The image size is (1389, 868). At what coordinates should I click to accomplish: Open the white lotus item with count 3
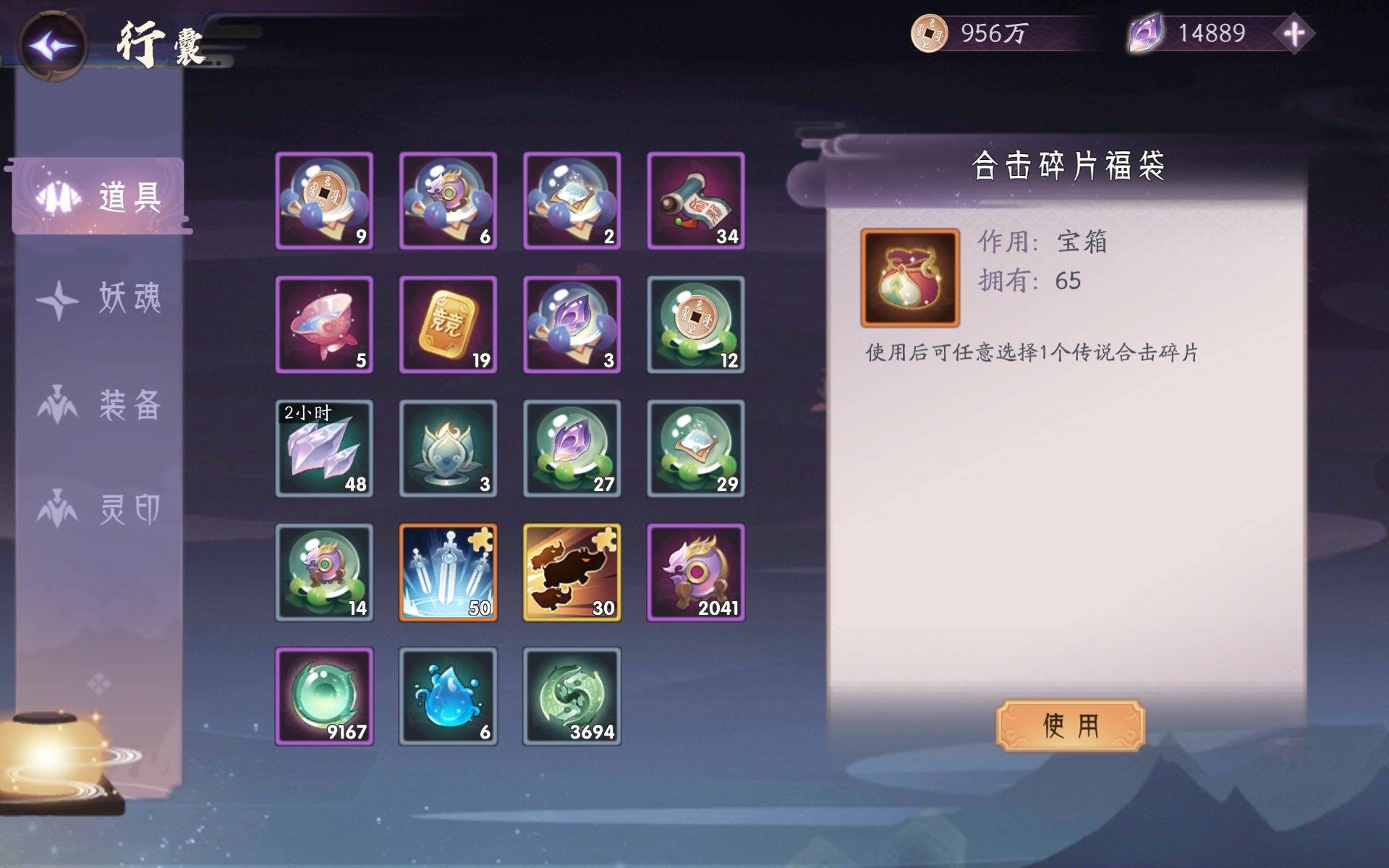449,448
